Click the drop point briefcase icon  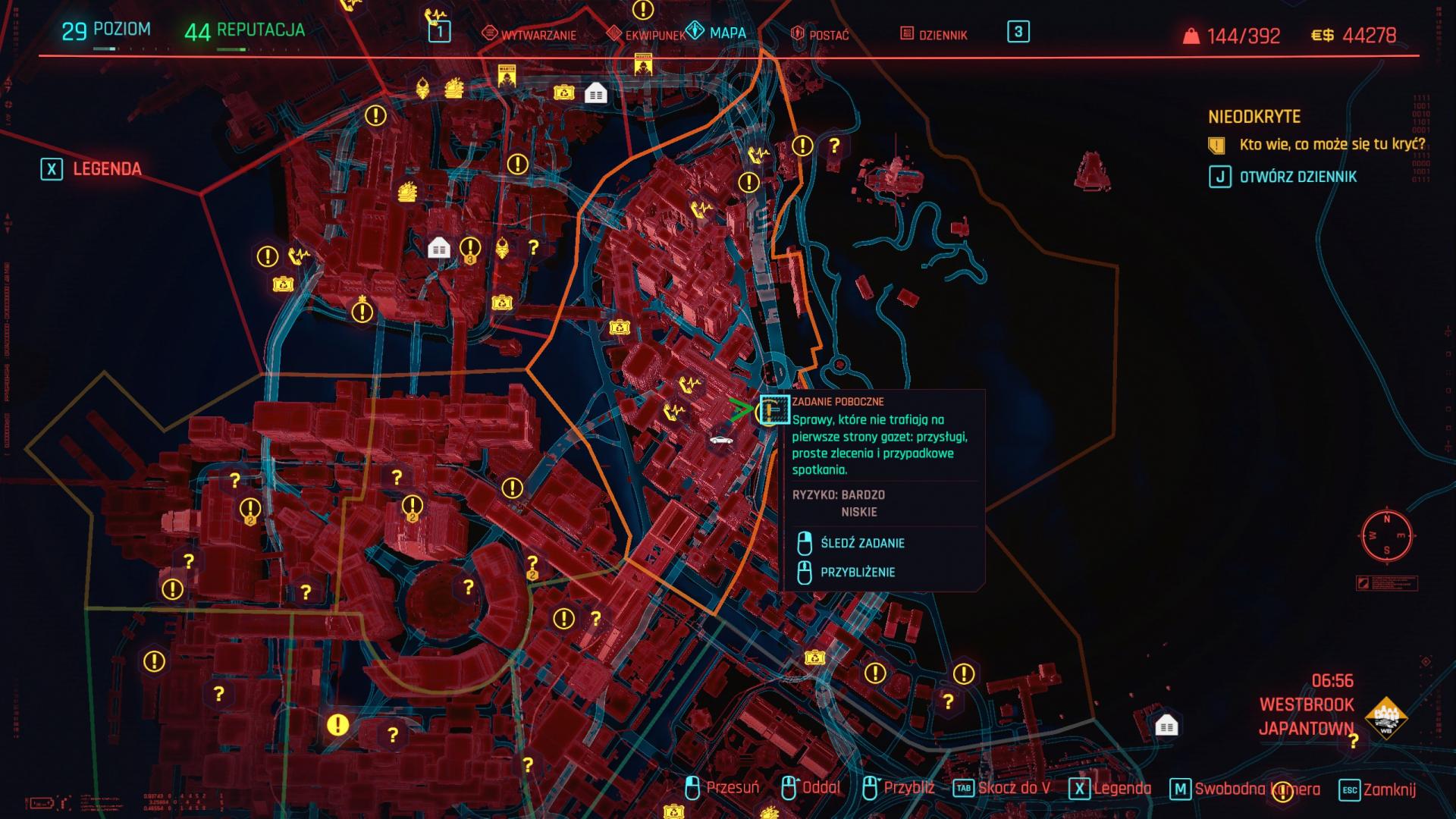566,94
